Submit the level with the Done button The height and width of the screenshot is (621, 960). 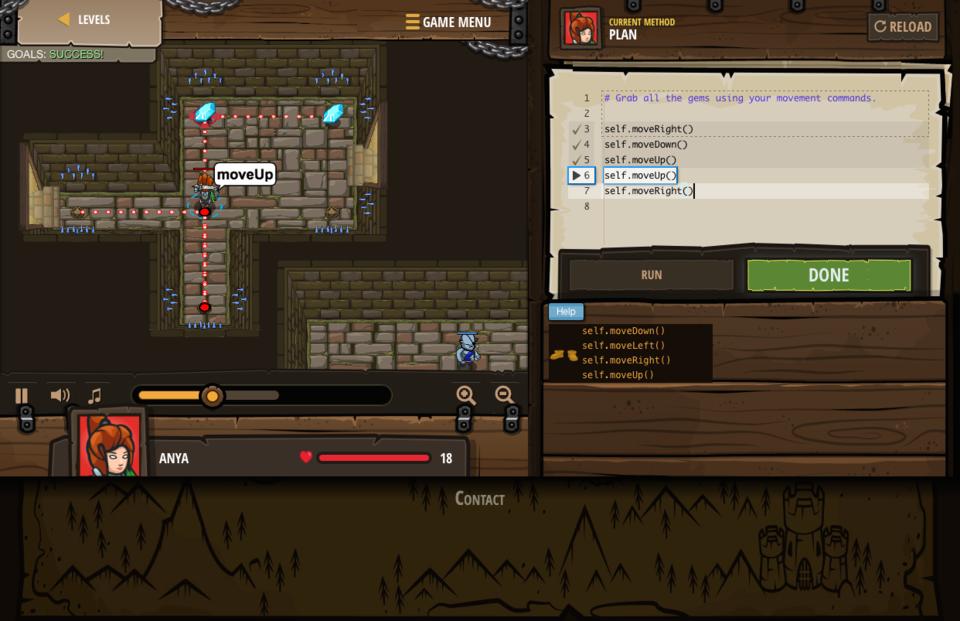point(828,275)
